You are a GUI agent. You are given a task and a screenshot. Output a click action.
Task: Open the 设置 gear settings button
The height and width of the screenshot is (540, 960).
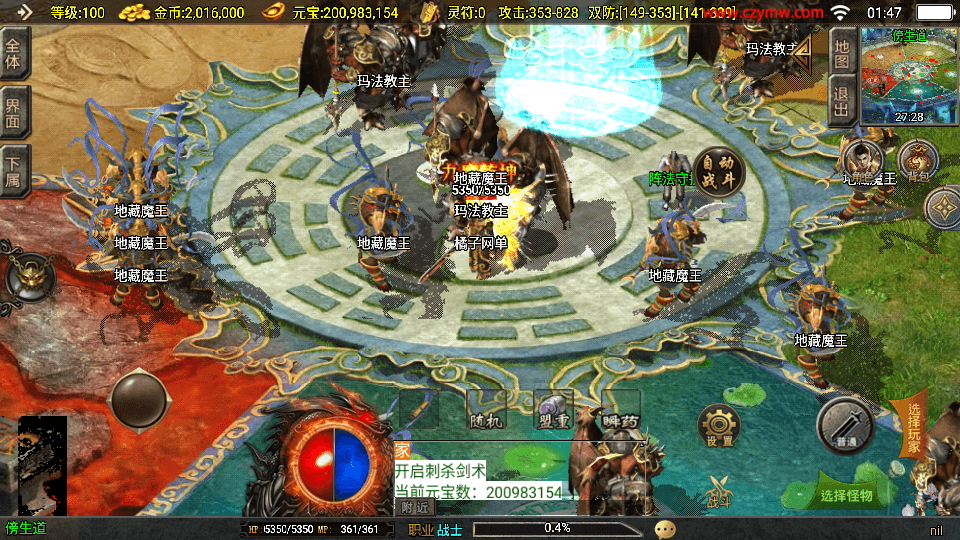tap(719, 427)
